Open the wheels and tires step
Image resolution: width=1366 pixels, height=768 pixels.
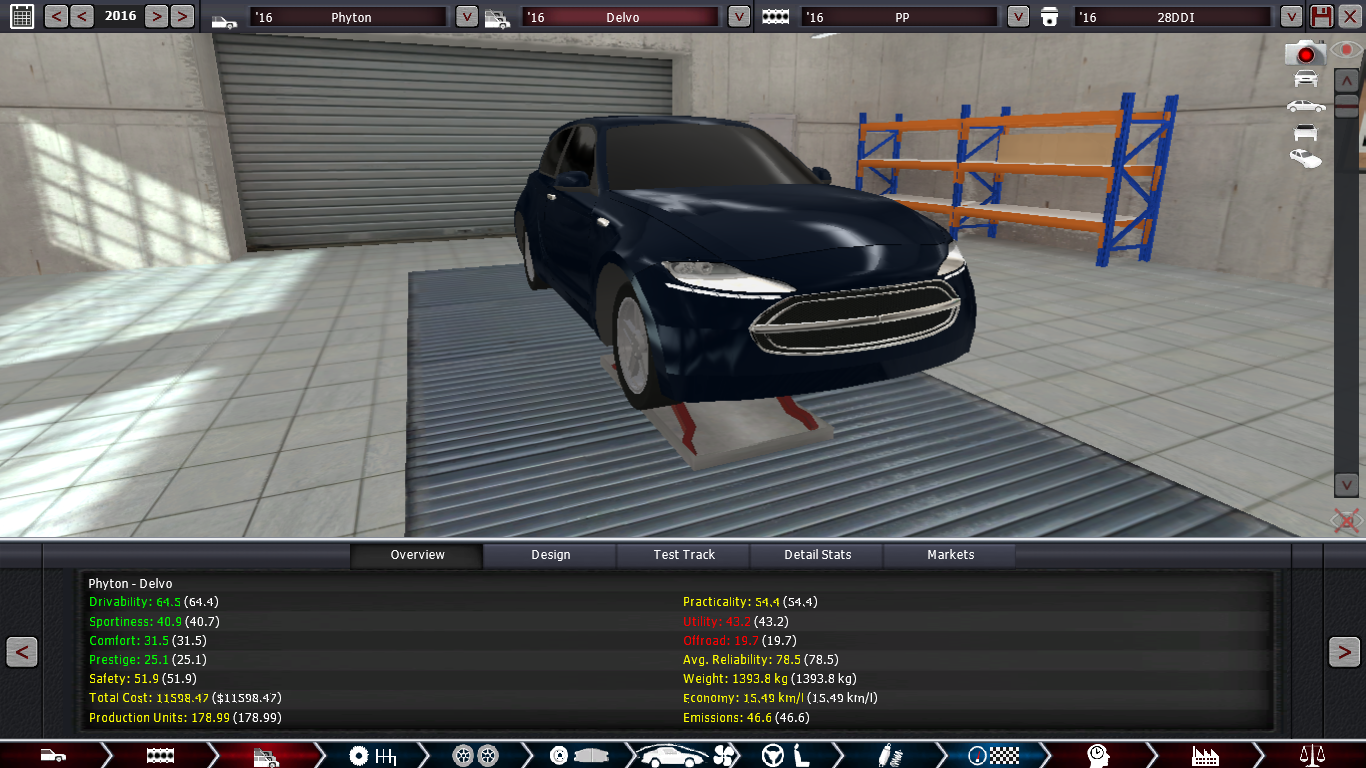click(475, 755)
